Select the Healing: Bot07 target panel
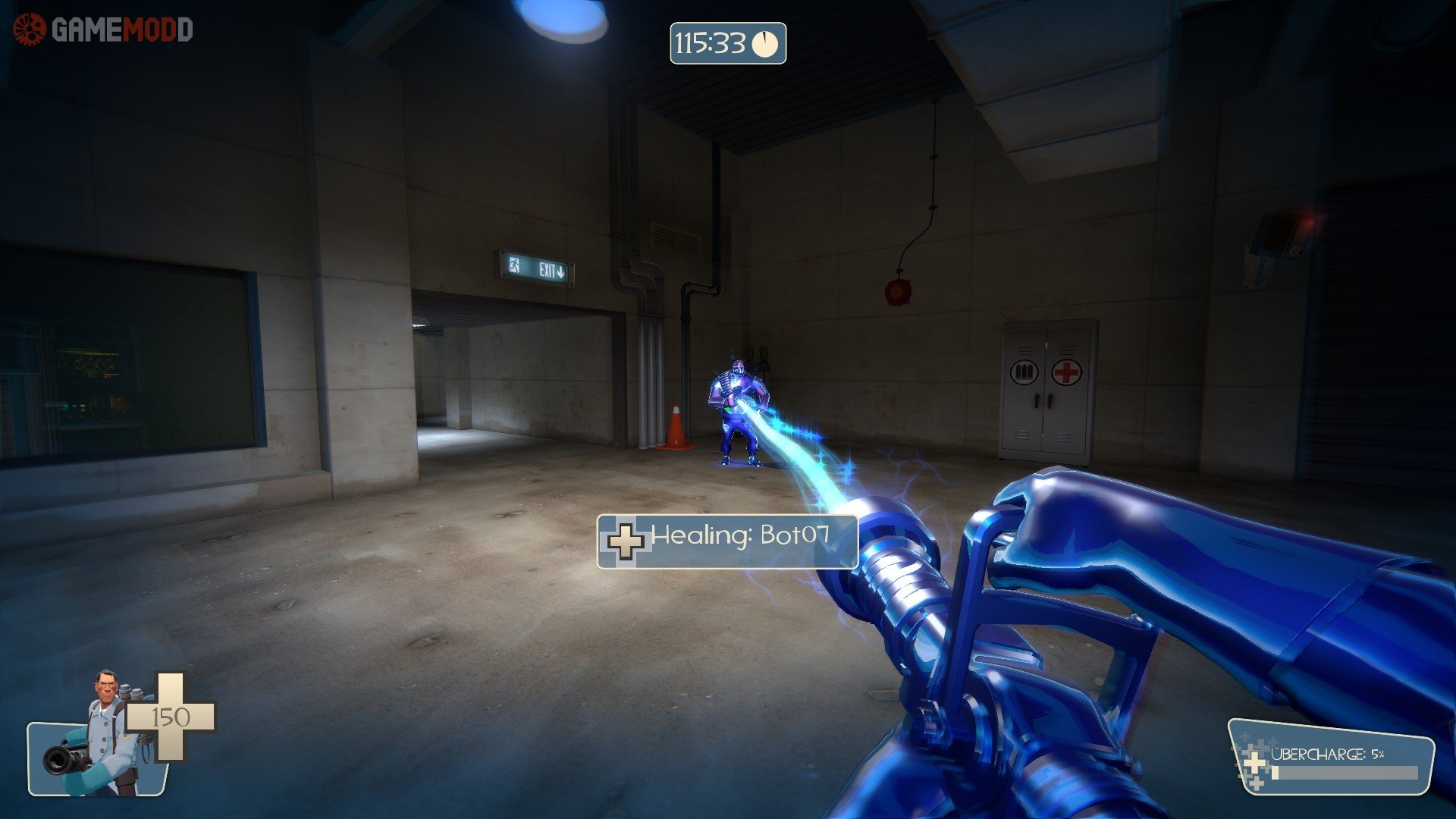This screenshot has height=819, width=1456. click(726, 541)
